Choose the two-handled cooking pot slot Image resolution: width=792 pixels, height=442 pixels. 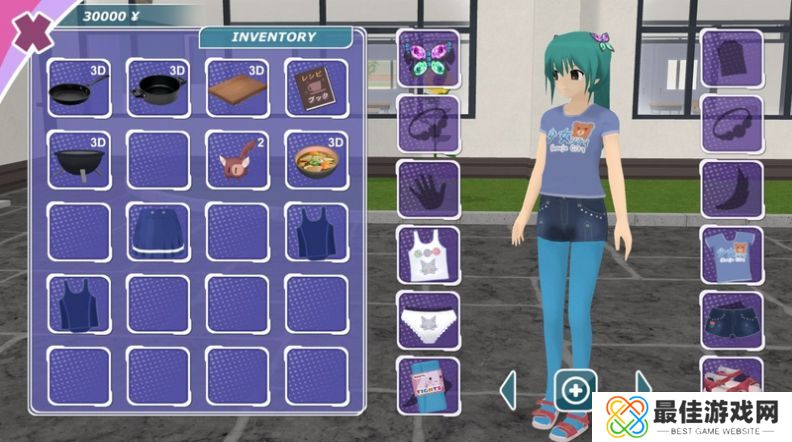click(158, 88)
